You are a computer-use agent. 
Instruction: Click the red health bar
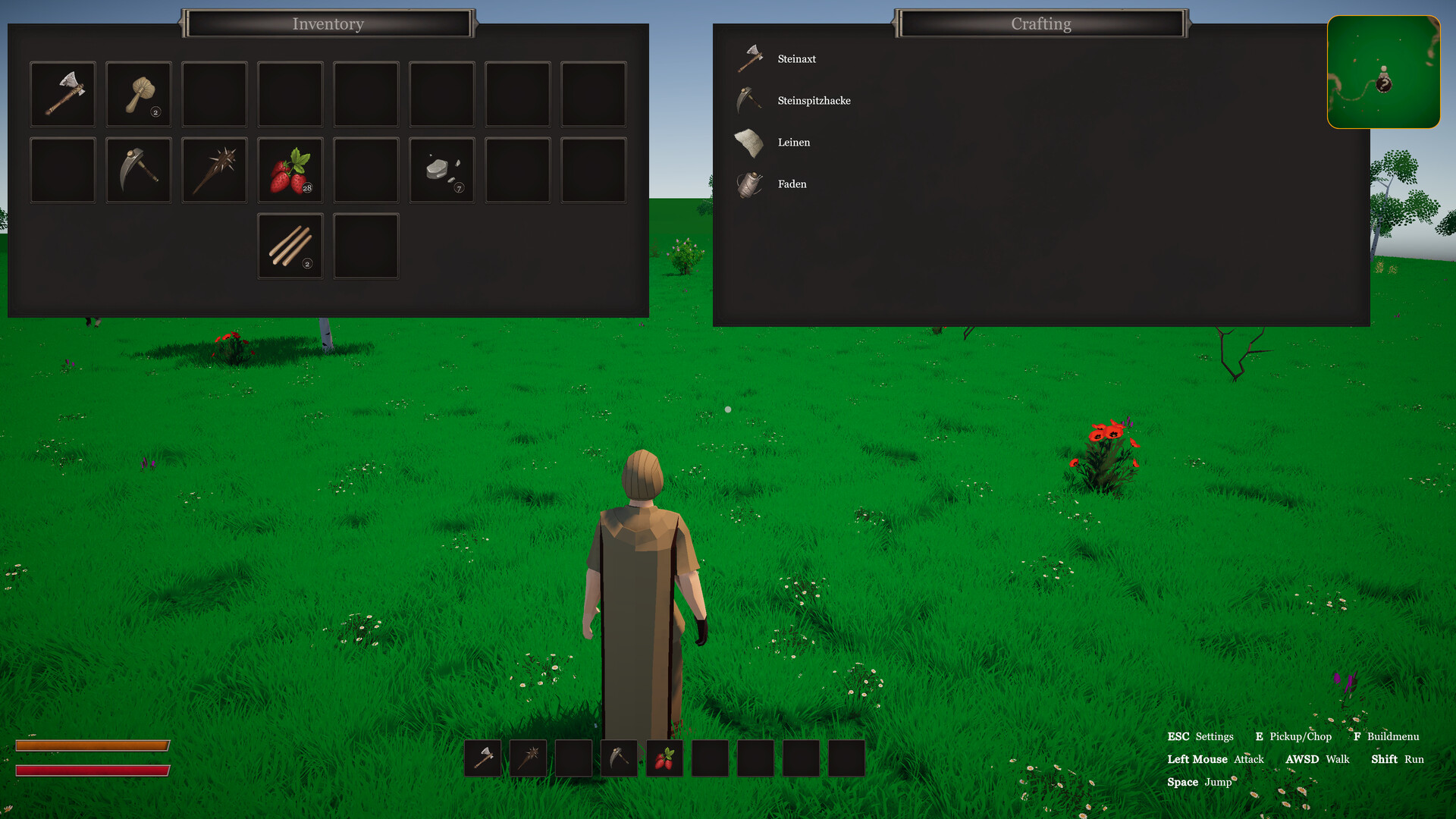point(93,771)
